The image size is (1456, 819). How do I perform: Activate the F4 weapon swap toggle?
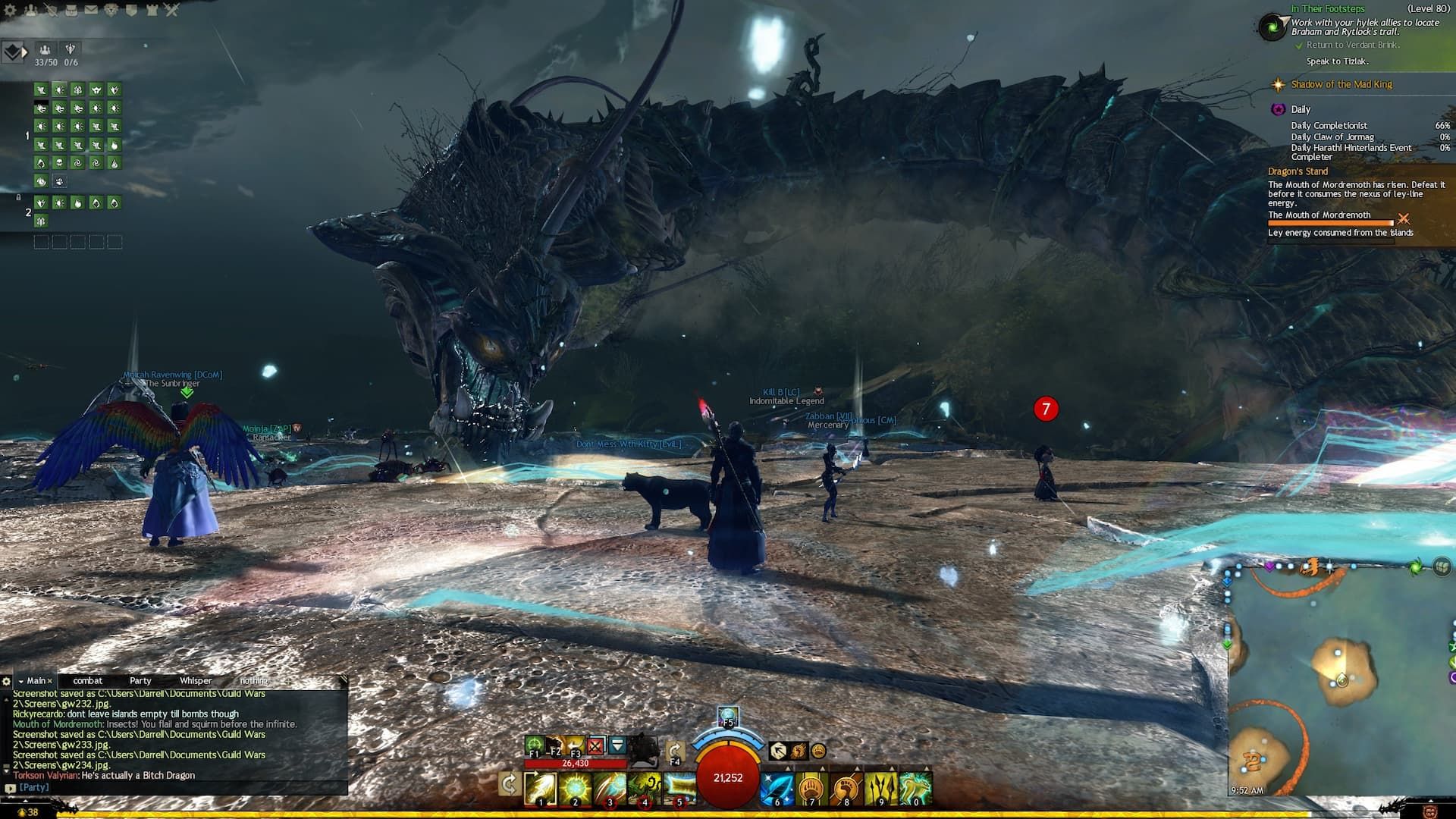point(676,750)
